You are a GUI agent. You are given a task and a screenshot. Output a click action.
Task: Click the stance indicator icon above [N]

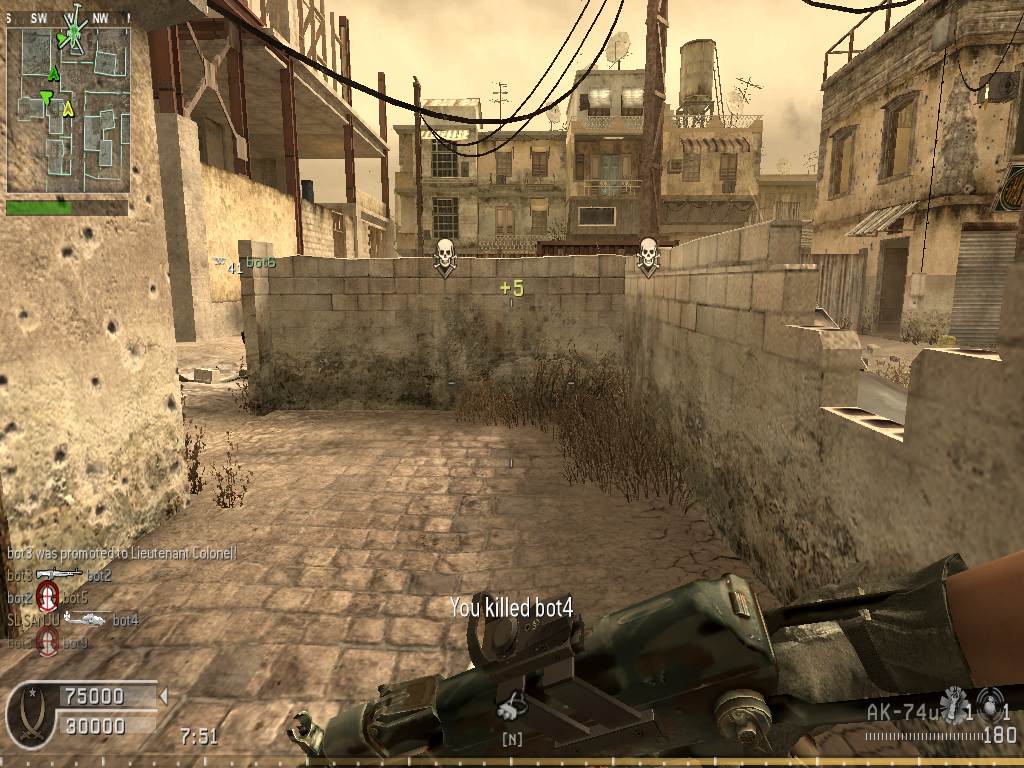pos(512,707)
